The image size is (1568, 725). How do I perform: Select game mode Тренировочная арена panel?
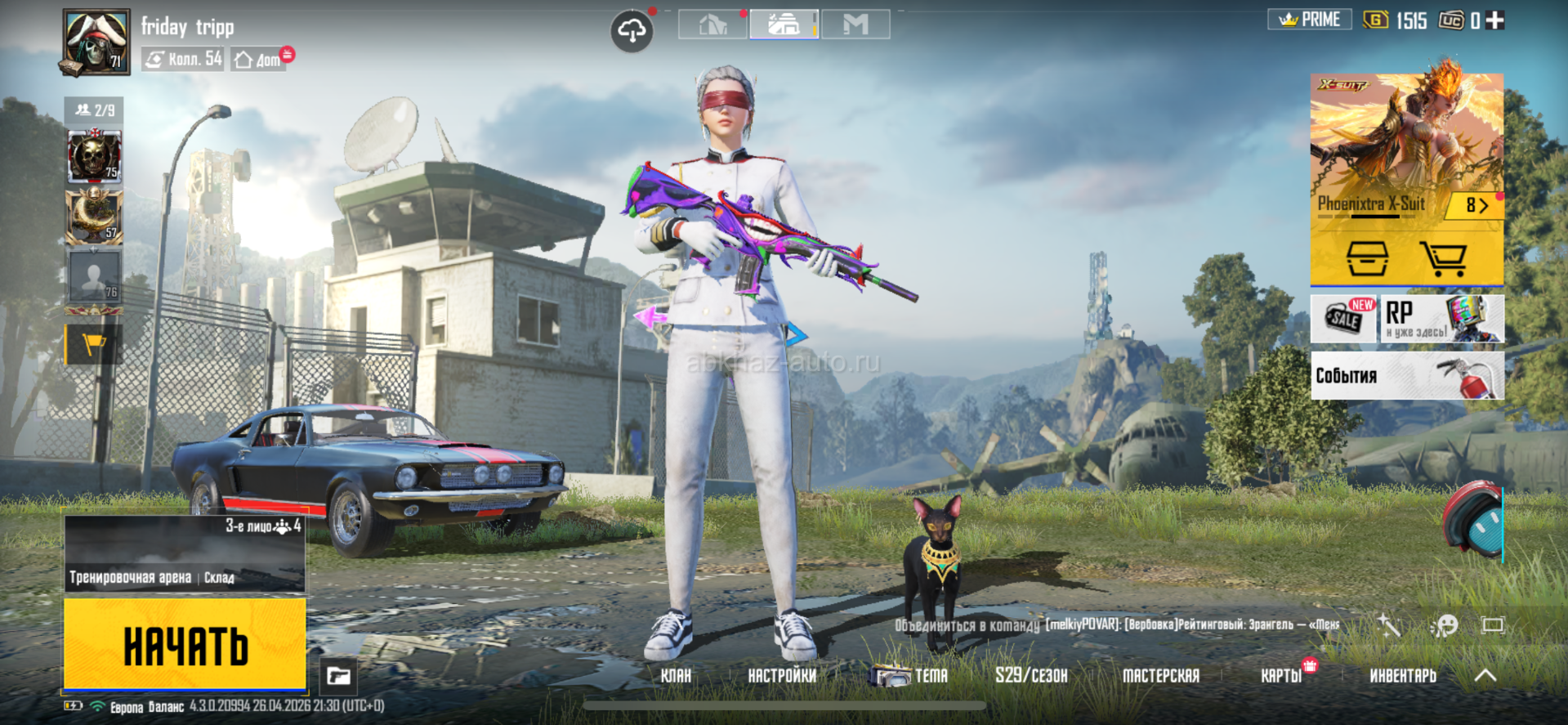pyautogui.click(x=185, y=553)
